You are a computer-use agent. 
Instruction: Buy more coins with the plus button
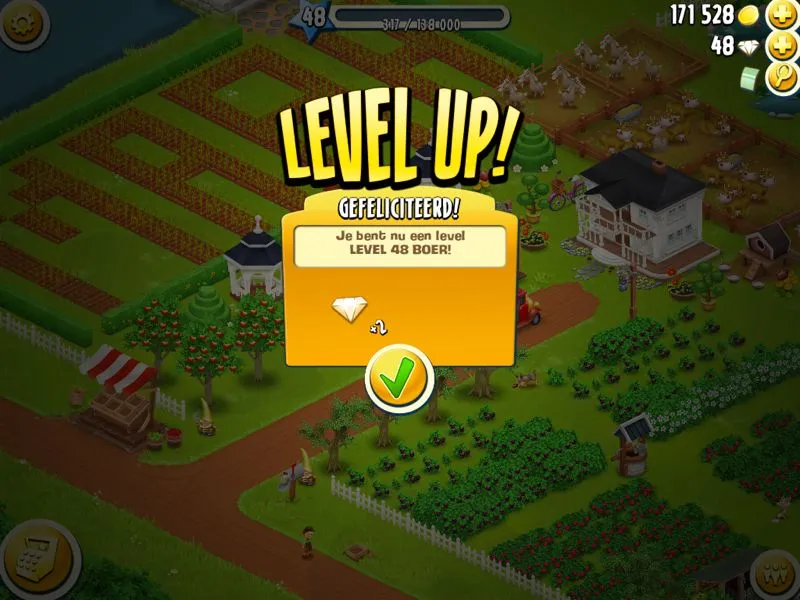(781, 14)
